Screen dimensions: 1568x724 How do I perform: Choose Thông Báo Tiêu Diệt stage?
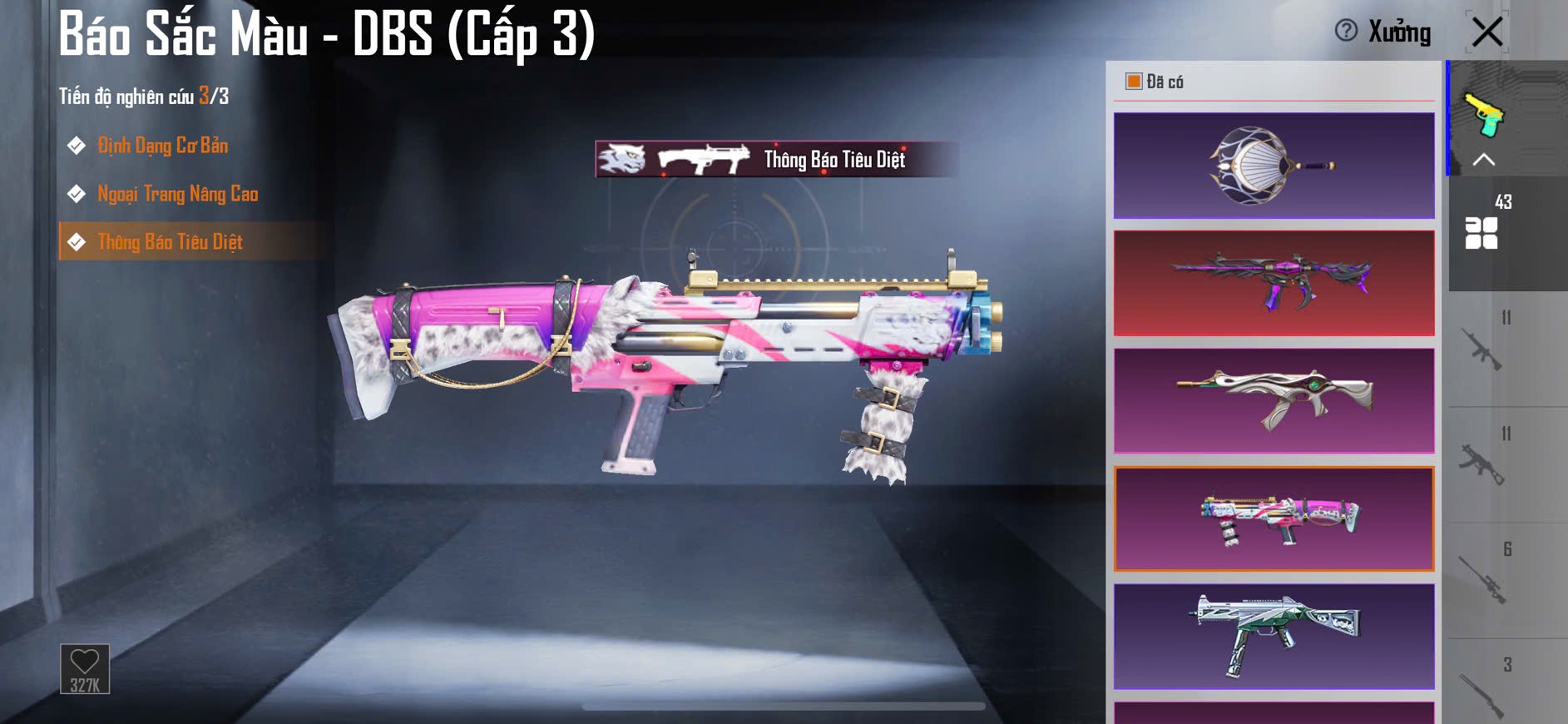pyautogui.click(x=170, y=242)
